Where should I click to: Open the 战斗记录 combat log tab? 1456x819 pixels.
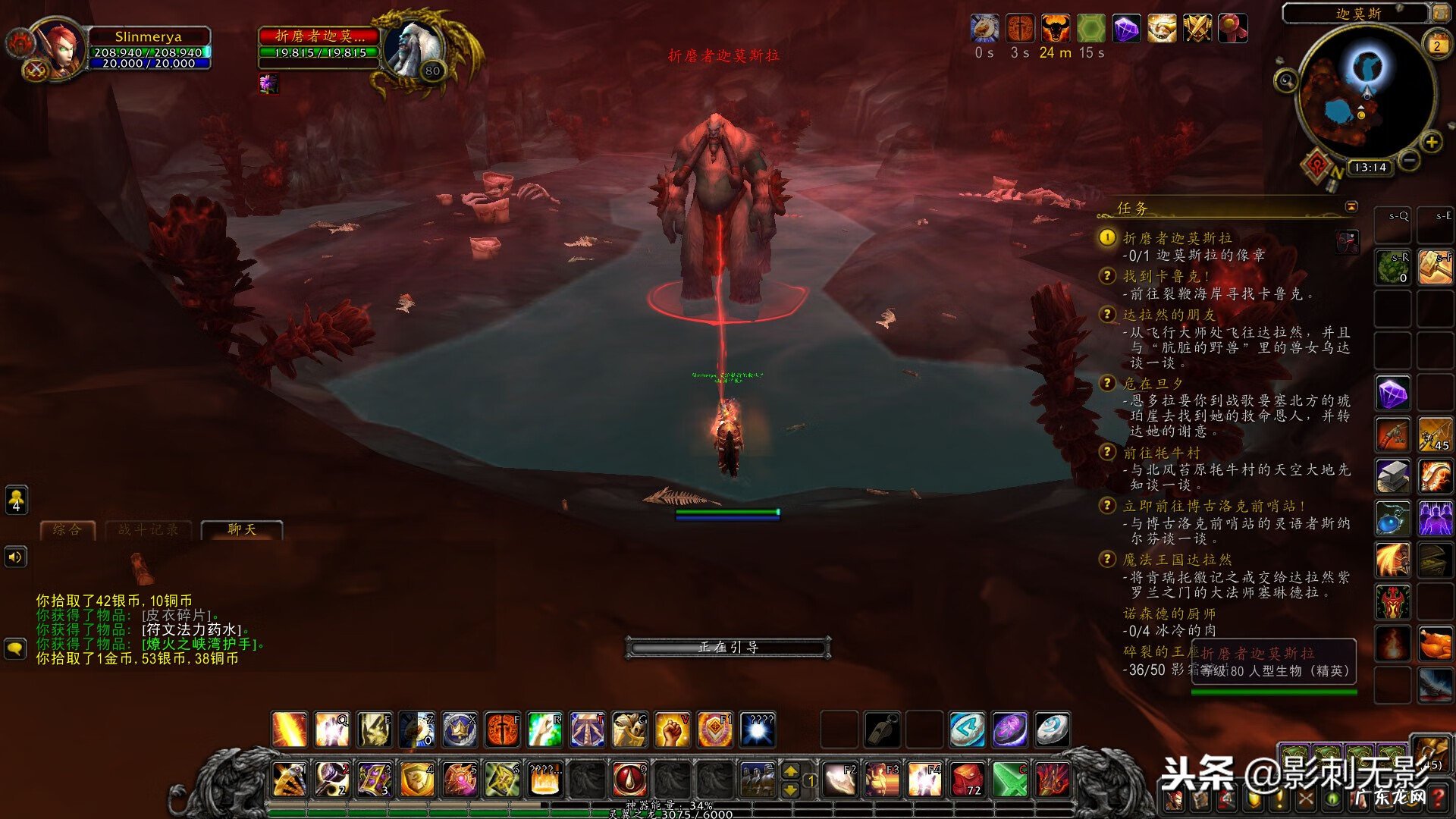click(149, 529)
